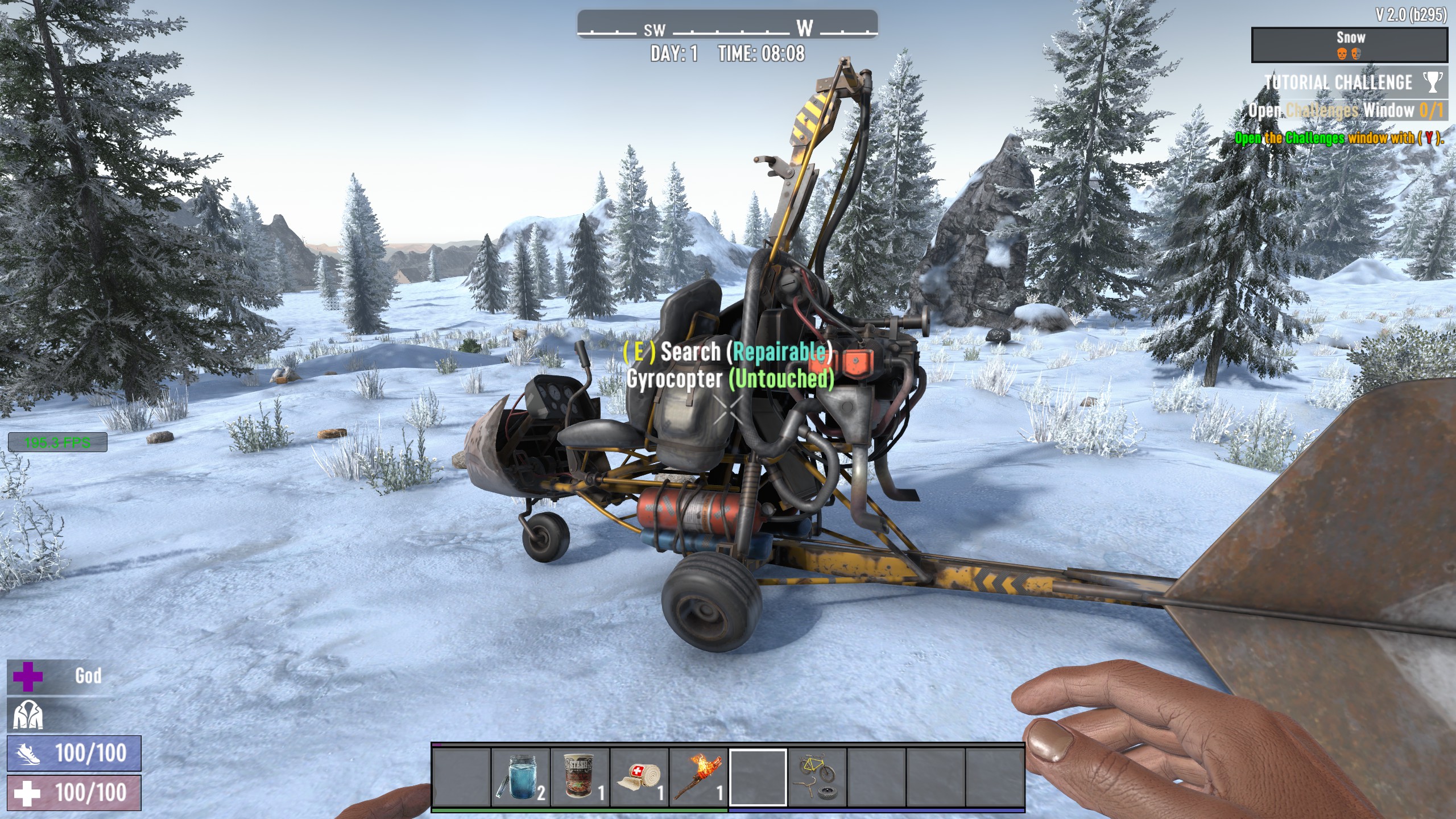
Task: Click the compass bar
Action: coord(727,26)
